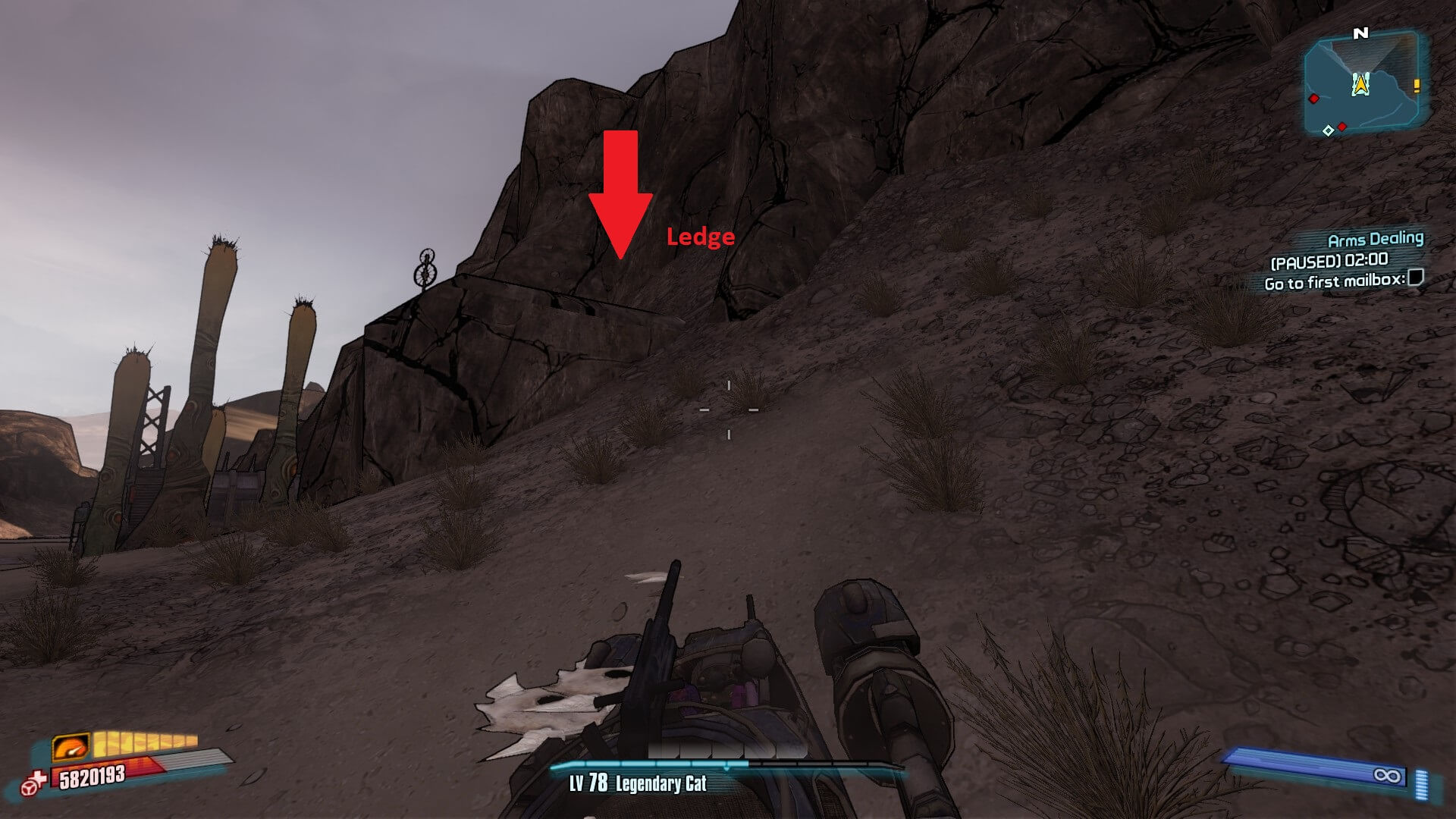Toggle the grenade count indicator

click(x=1421, y=784)
